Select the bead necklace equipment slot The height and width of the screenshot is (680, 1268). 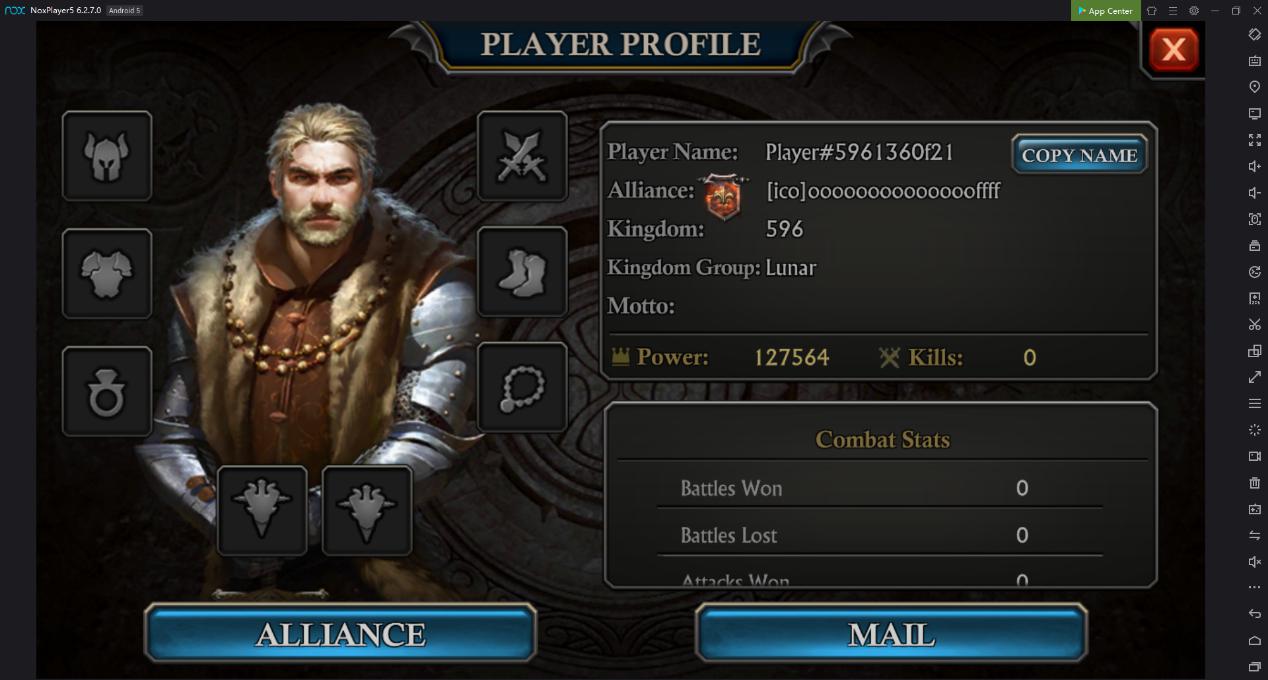(x=522, y=388)
